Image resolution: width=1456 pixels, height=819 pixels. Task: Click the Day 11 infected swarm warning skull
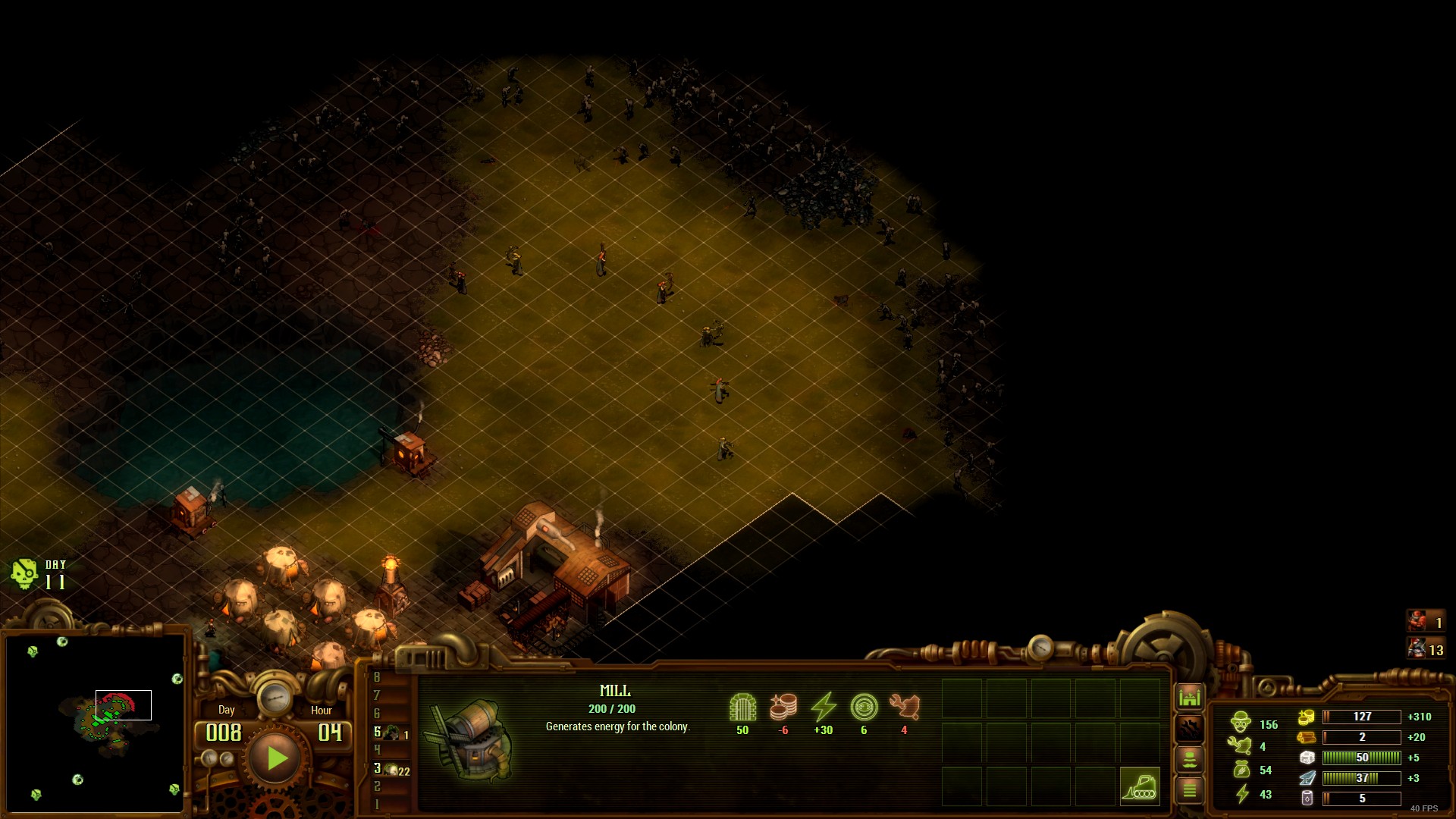pos(24,574)
